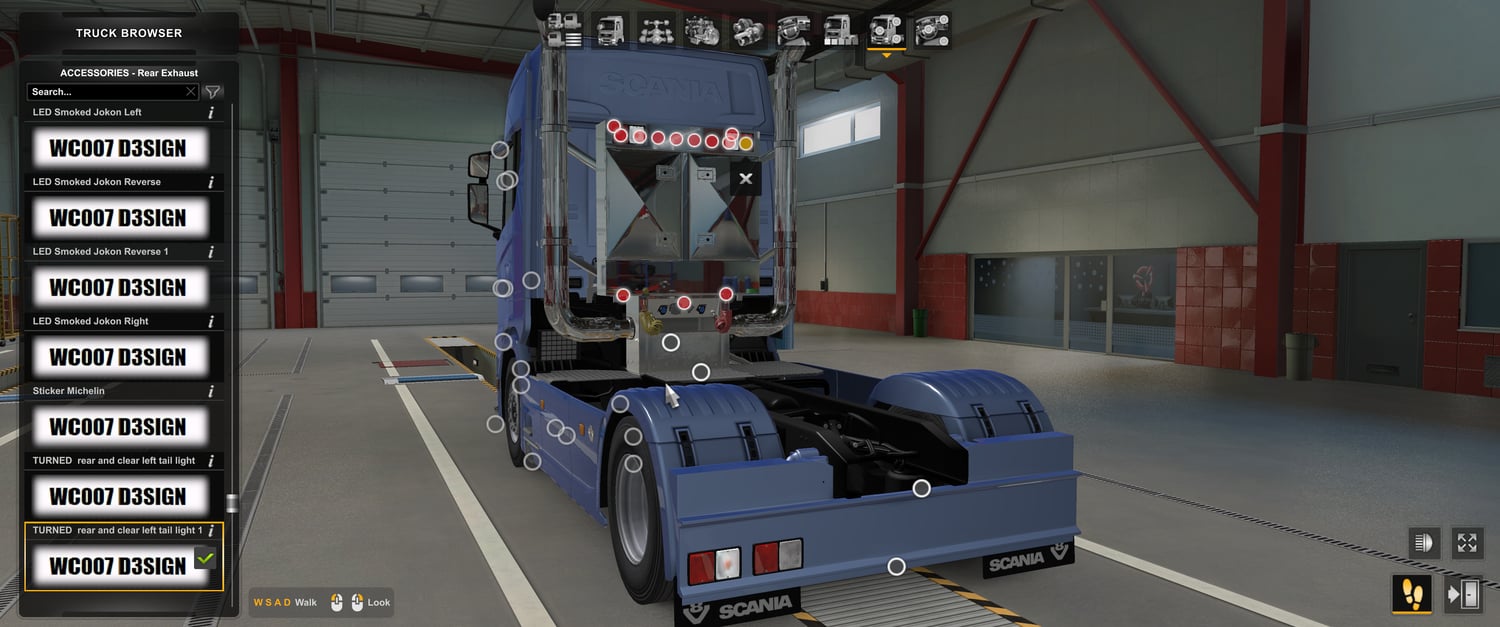Select LED Smoked Jokon Left accessory
The width and height of the screenshot is (1500, 627).
(119, 148)
